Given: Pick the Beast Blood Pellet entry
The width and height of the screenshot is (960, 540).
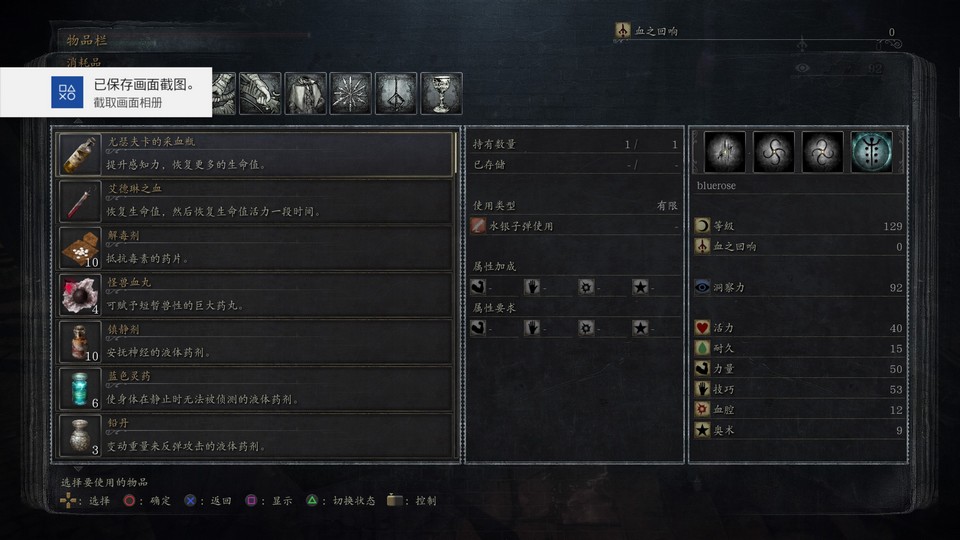Looking at the screenshot, I should [256, 295].
